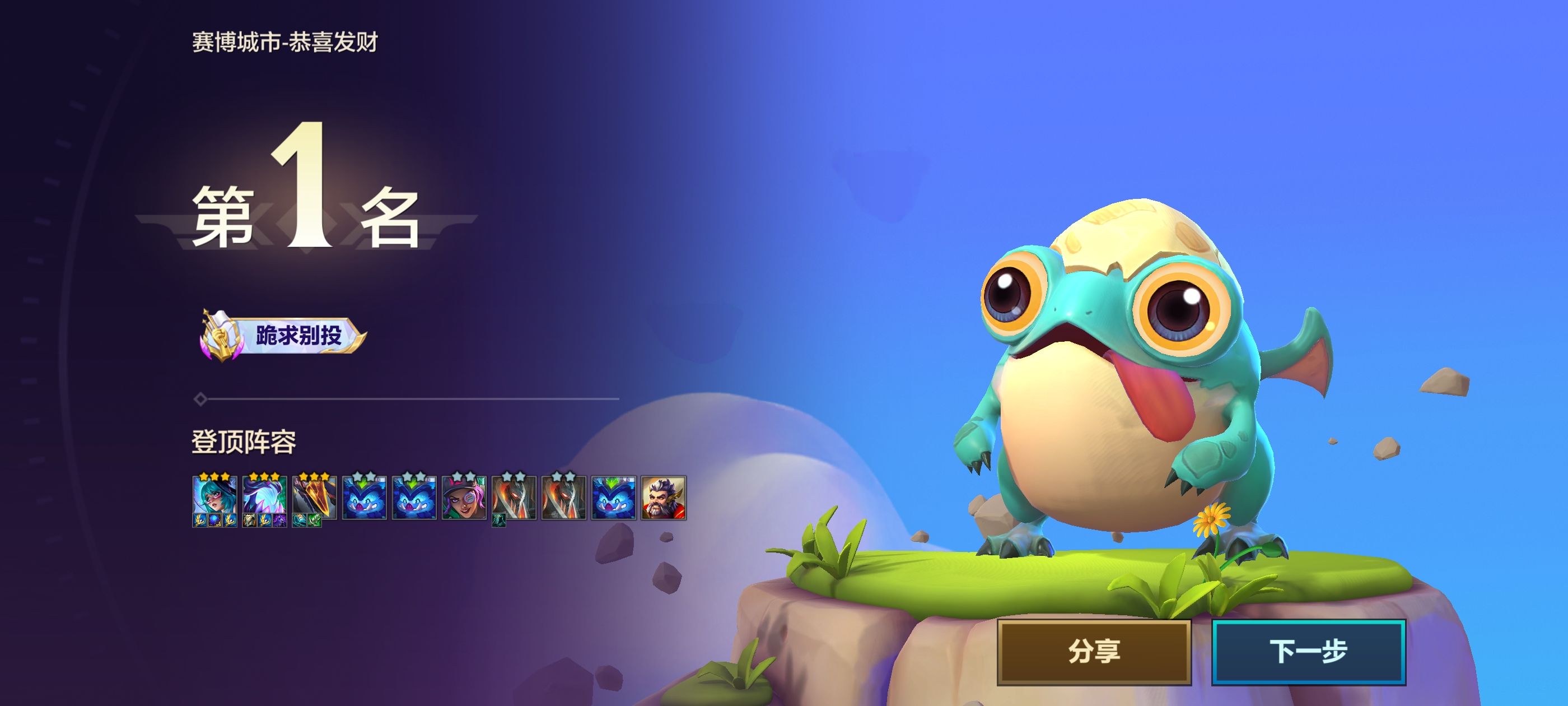Viewport: 1568px width, 706px height.
Task: Open the 跪求别投 title badge
Action: [x=284, y=335]
